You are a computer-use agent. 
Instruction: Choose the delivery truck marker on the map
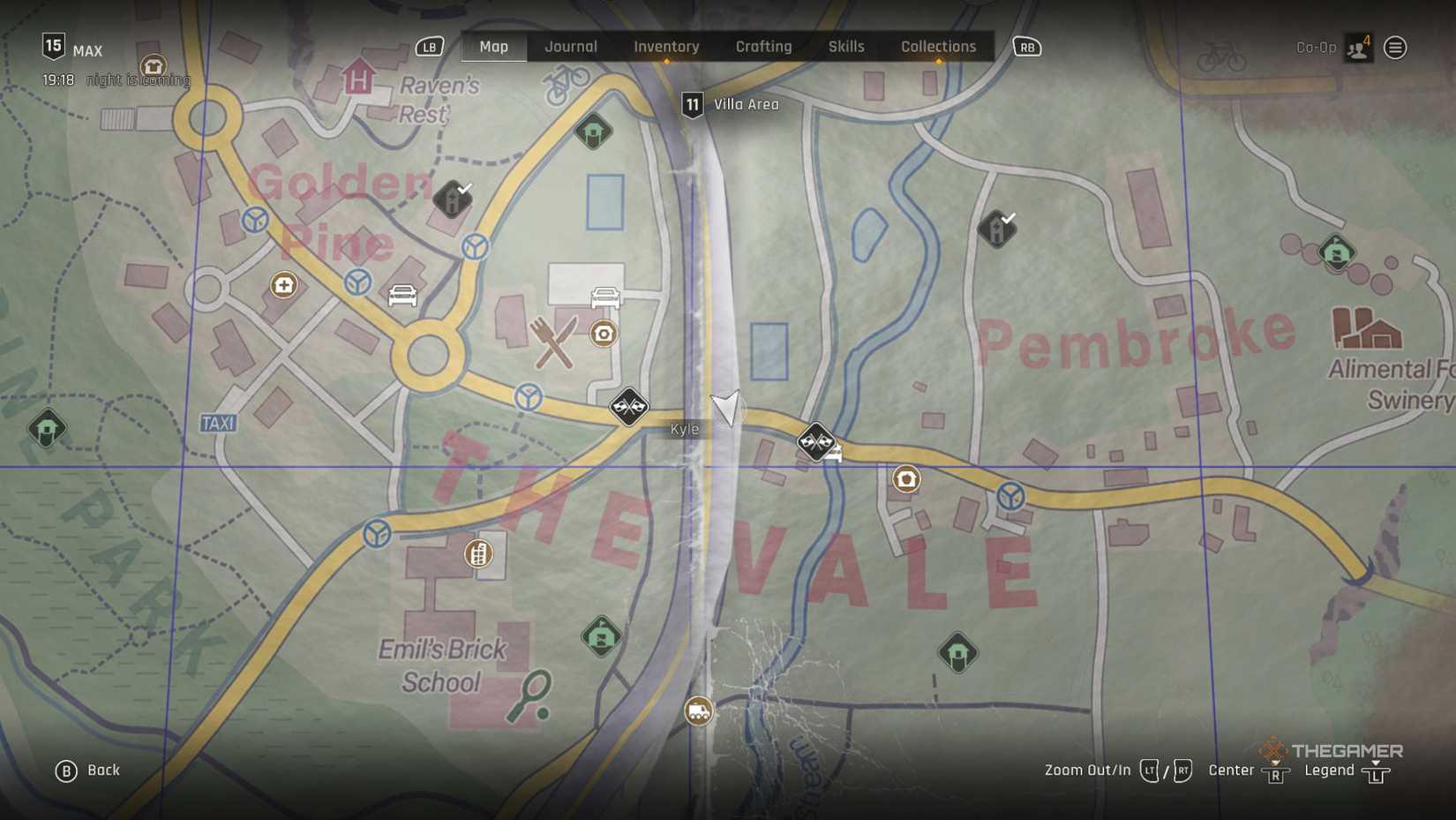[x=698, y=711]
